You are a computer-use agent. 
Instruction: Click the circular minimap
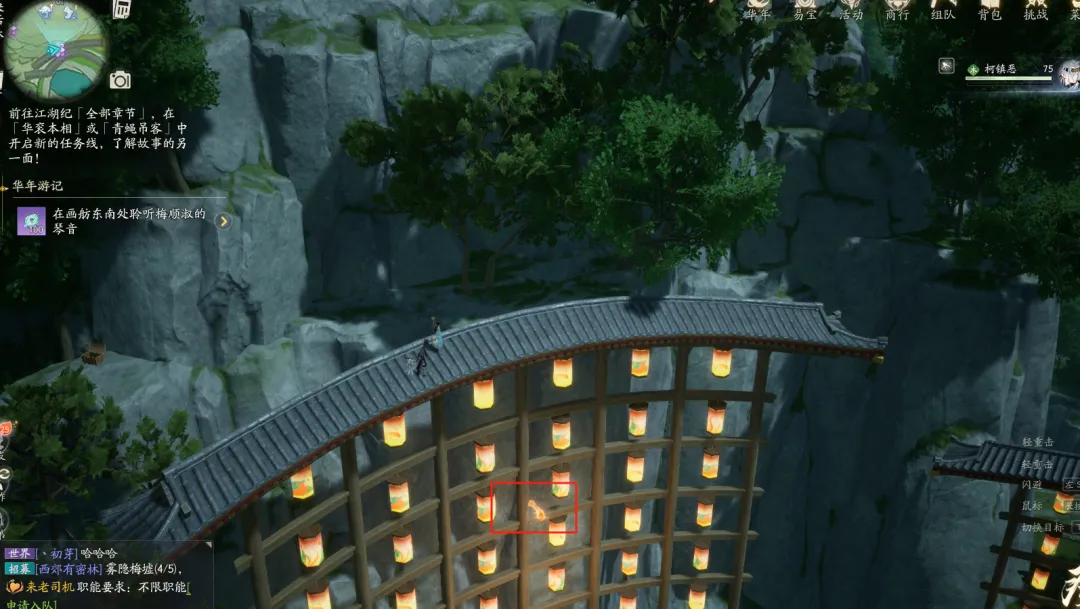coord(55,48)
